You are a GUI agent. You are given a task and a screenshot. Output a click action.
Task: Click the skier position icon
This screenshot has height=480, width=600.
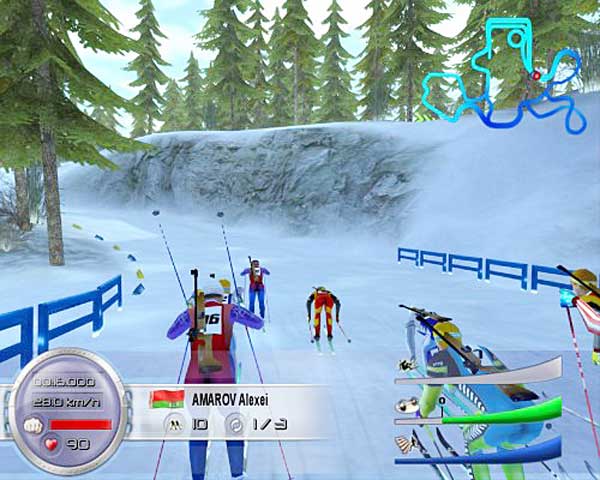(172, 423)
